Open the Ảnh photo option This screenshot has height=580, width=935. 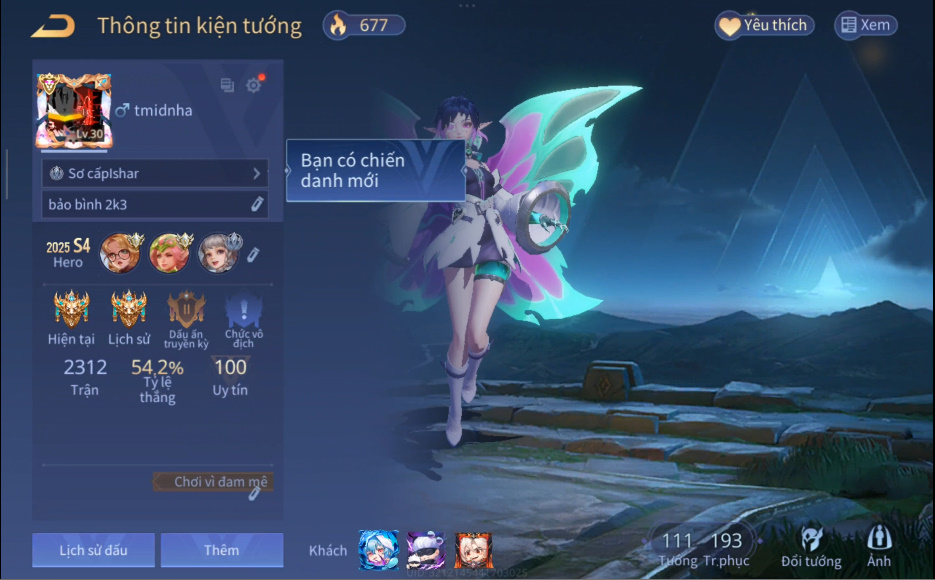click(x=879, y=548)
